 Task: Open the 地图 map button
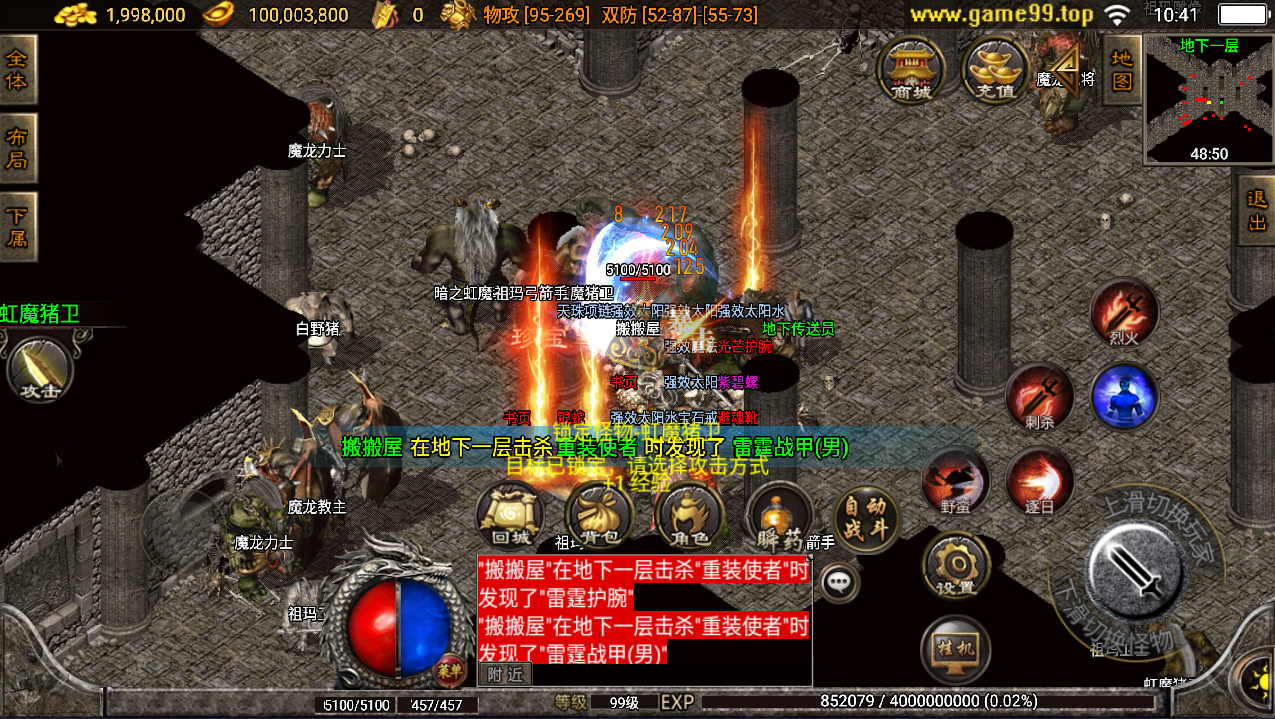click(1122, 69)
